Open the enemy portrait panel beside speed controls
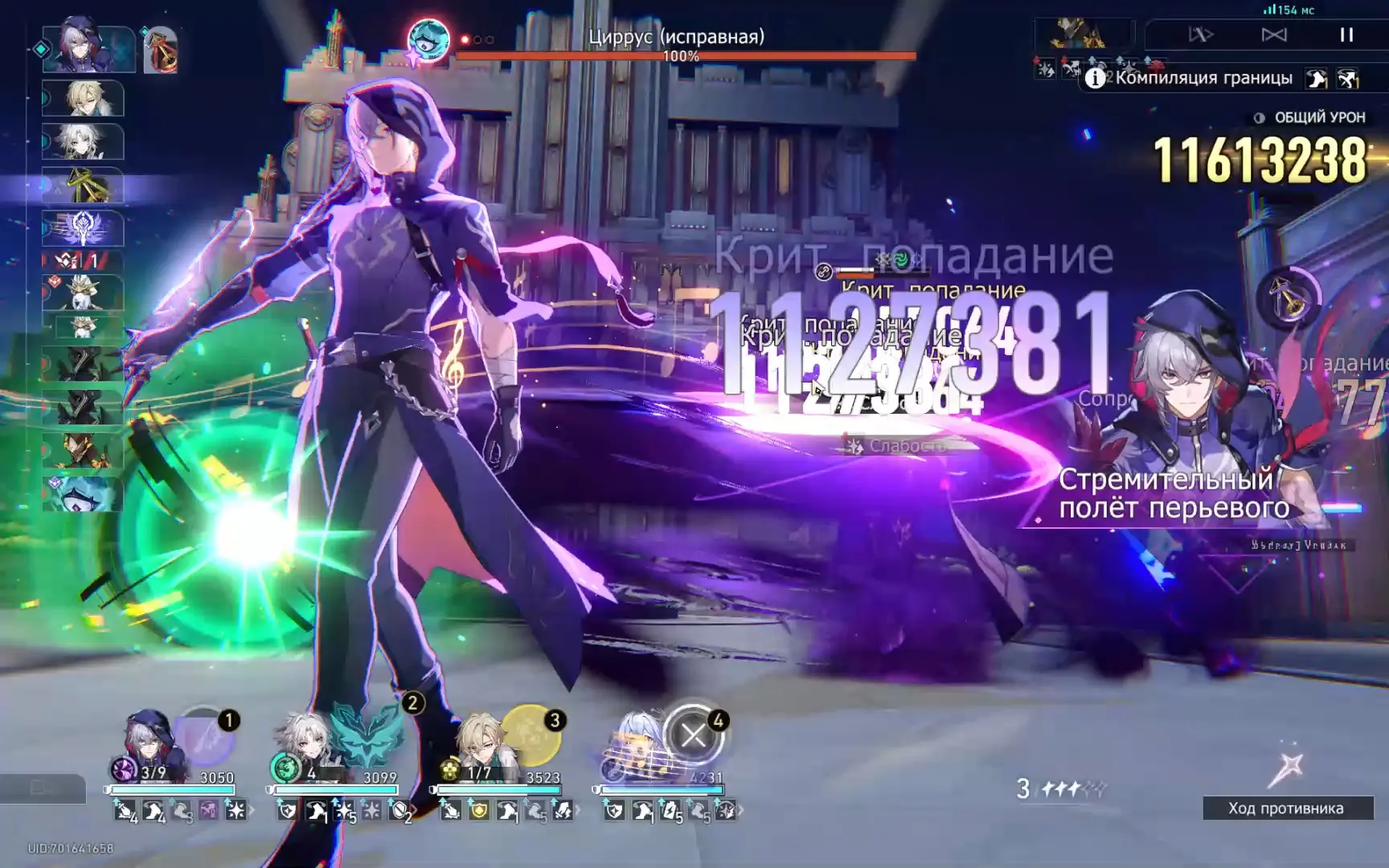1389x868 pixels. (x=1080, y=35)
